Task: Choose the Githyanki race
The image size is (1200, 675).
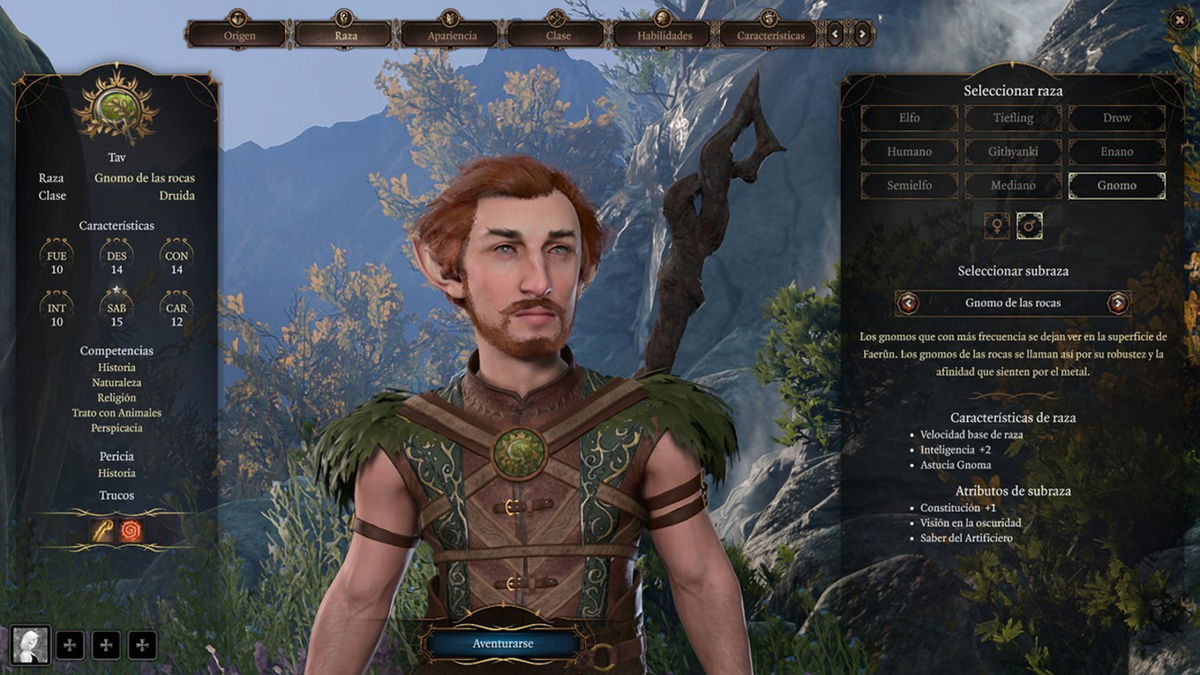Action: click(x=1013, y=152)
